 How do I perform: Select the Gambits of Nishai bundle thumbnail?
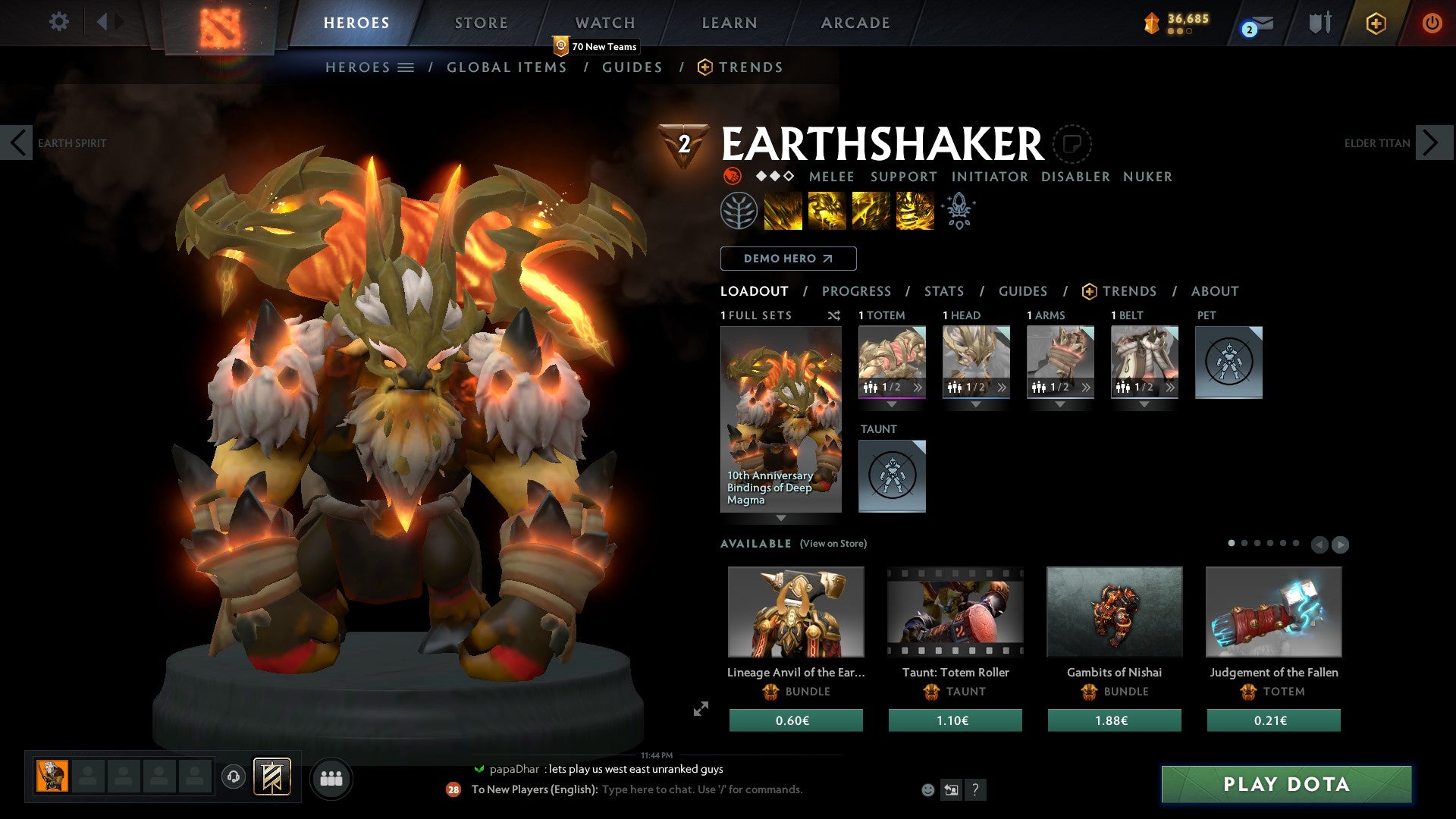[x=1114, y=611]
